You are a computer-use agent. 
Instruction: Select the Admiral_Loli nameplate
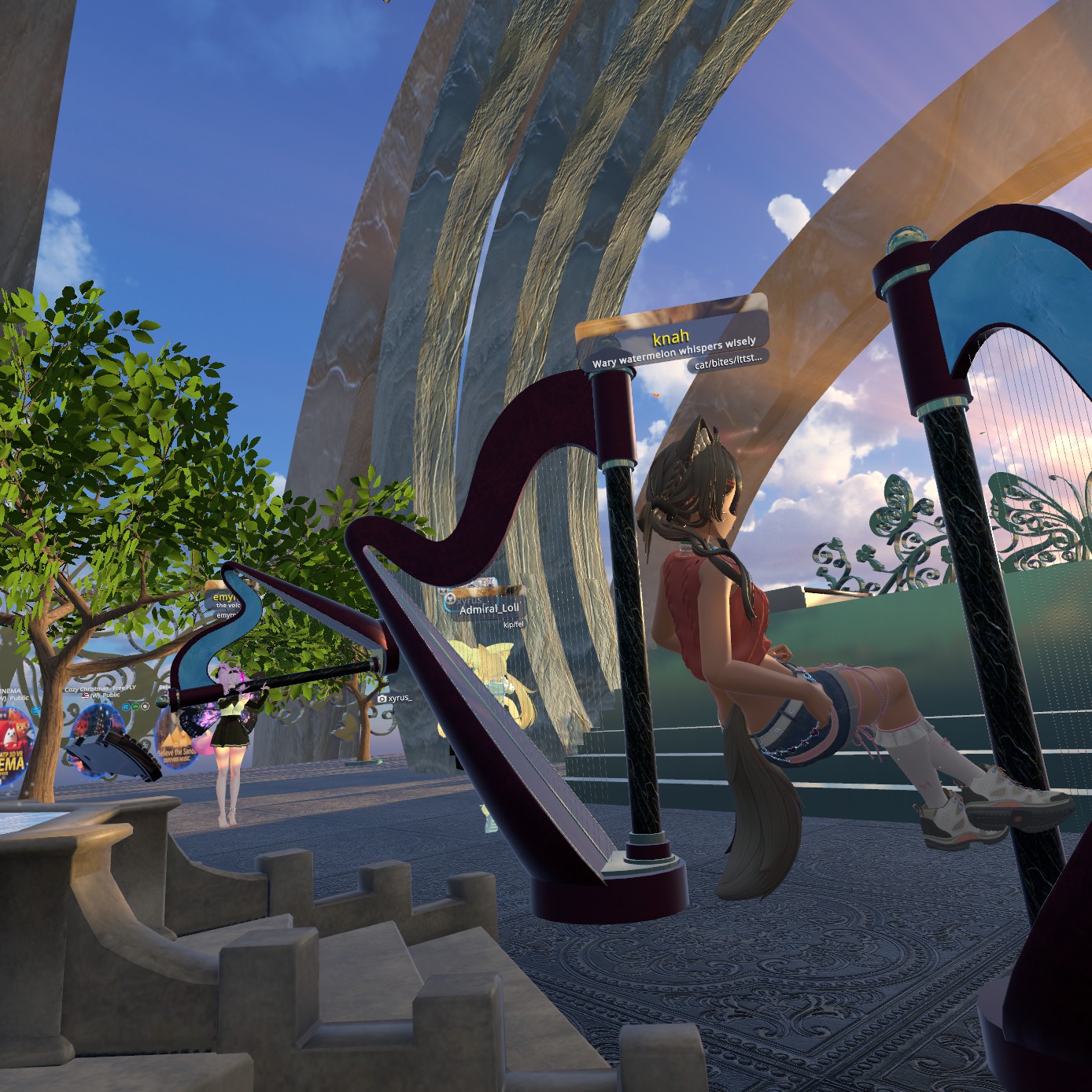tap(489, 608)
